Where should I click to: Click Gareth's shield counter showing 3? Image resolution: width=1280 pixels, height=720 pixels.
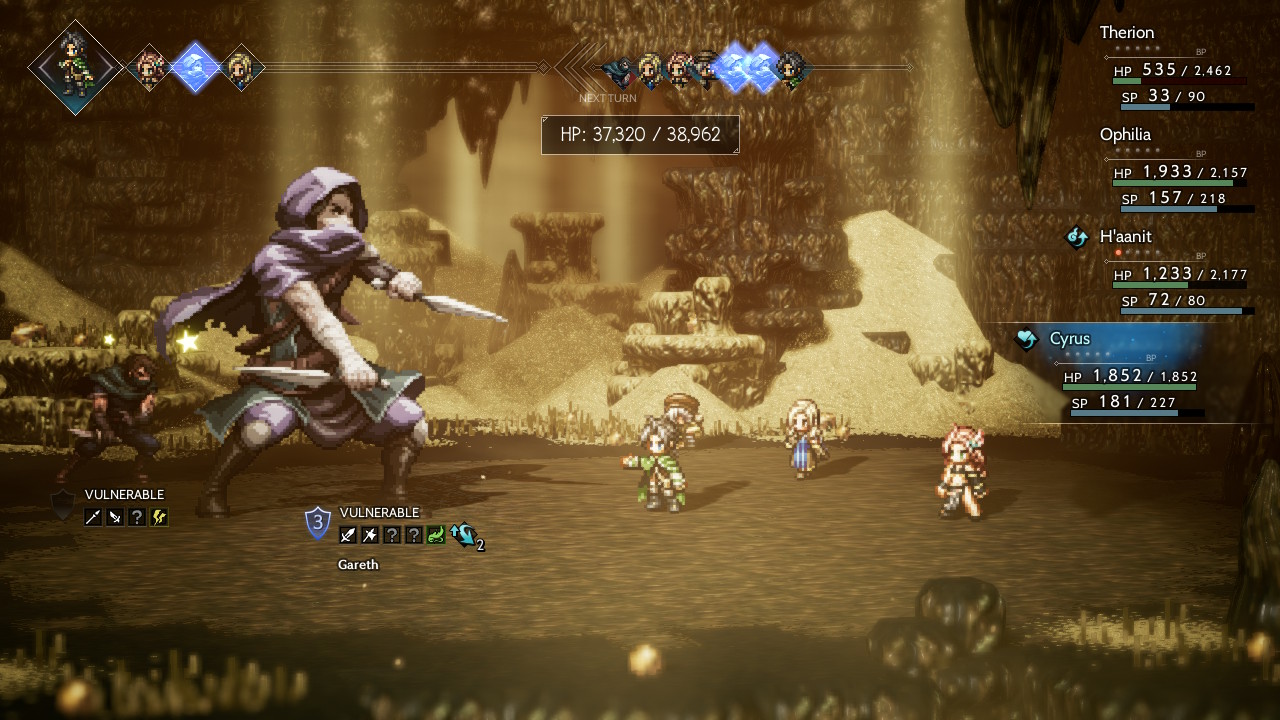click(318, 521)
